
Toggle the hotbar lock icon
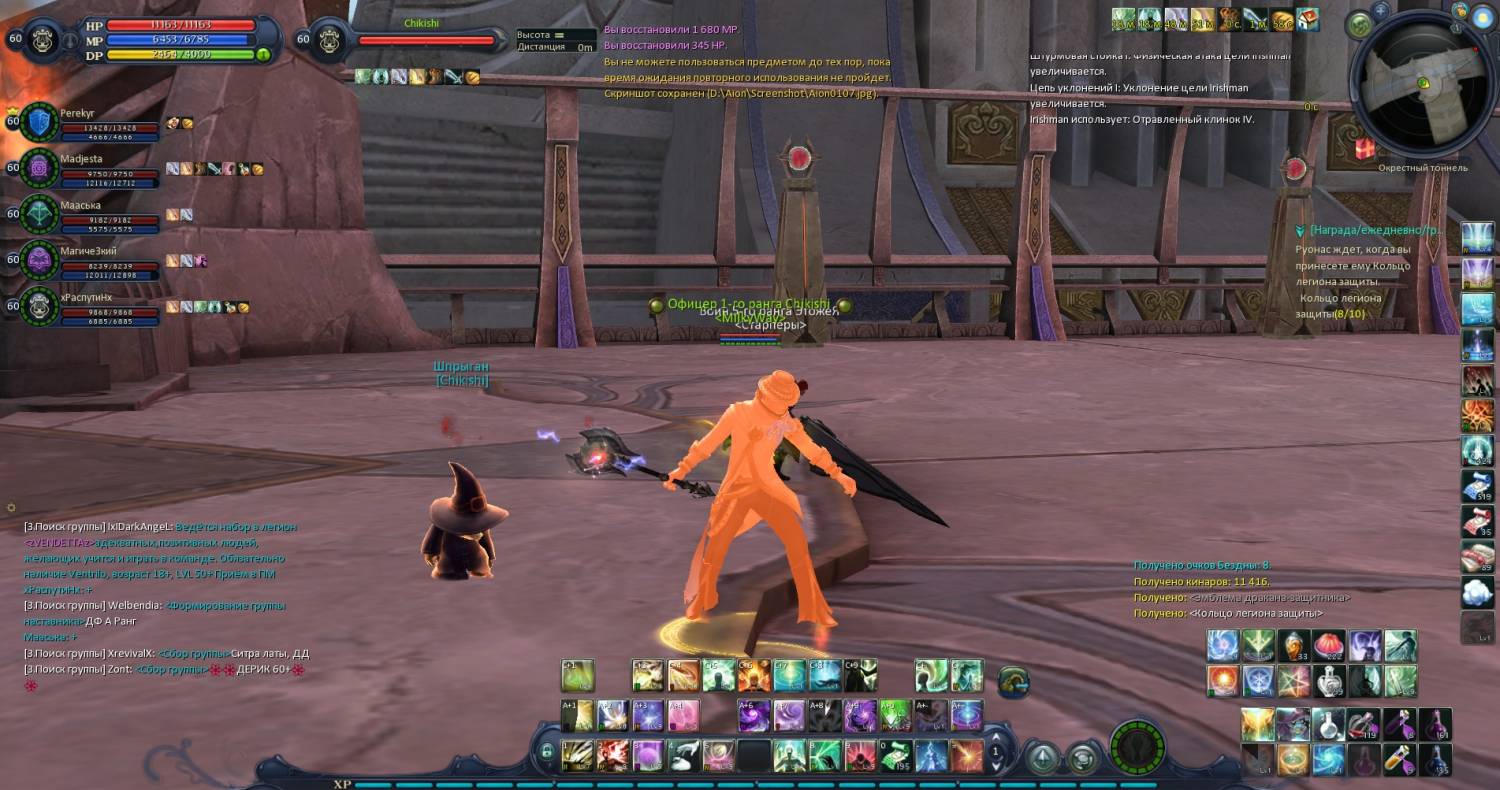(x=546, y=751)
